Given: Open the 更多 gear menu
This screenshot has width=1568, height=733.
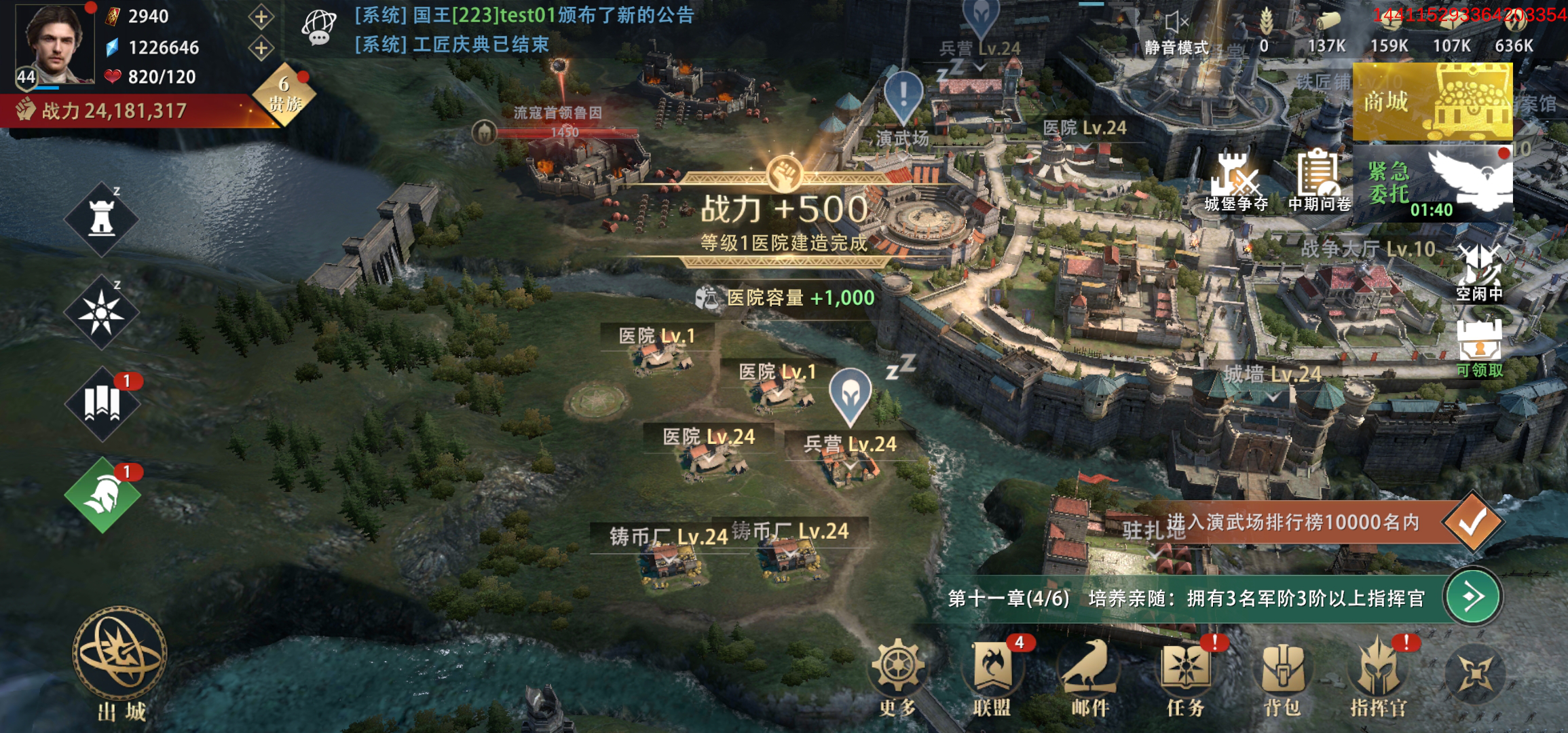Looking at the screenshot, I should click(897, 675).
